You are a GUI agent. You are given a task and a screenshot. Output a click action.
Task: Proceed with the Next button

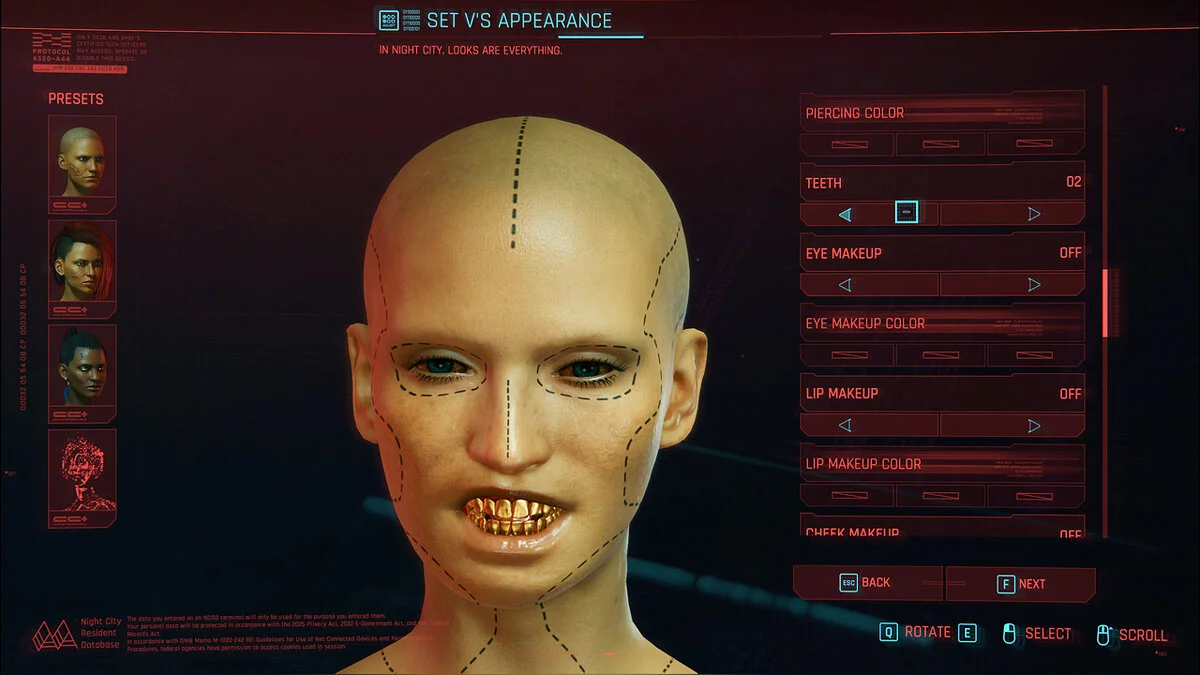tap(1021, 584)
